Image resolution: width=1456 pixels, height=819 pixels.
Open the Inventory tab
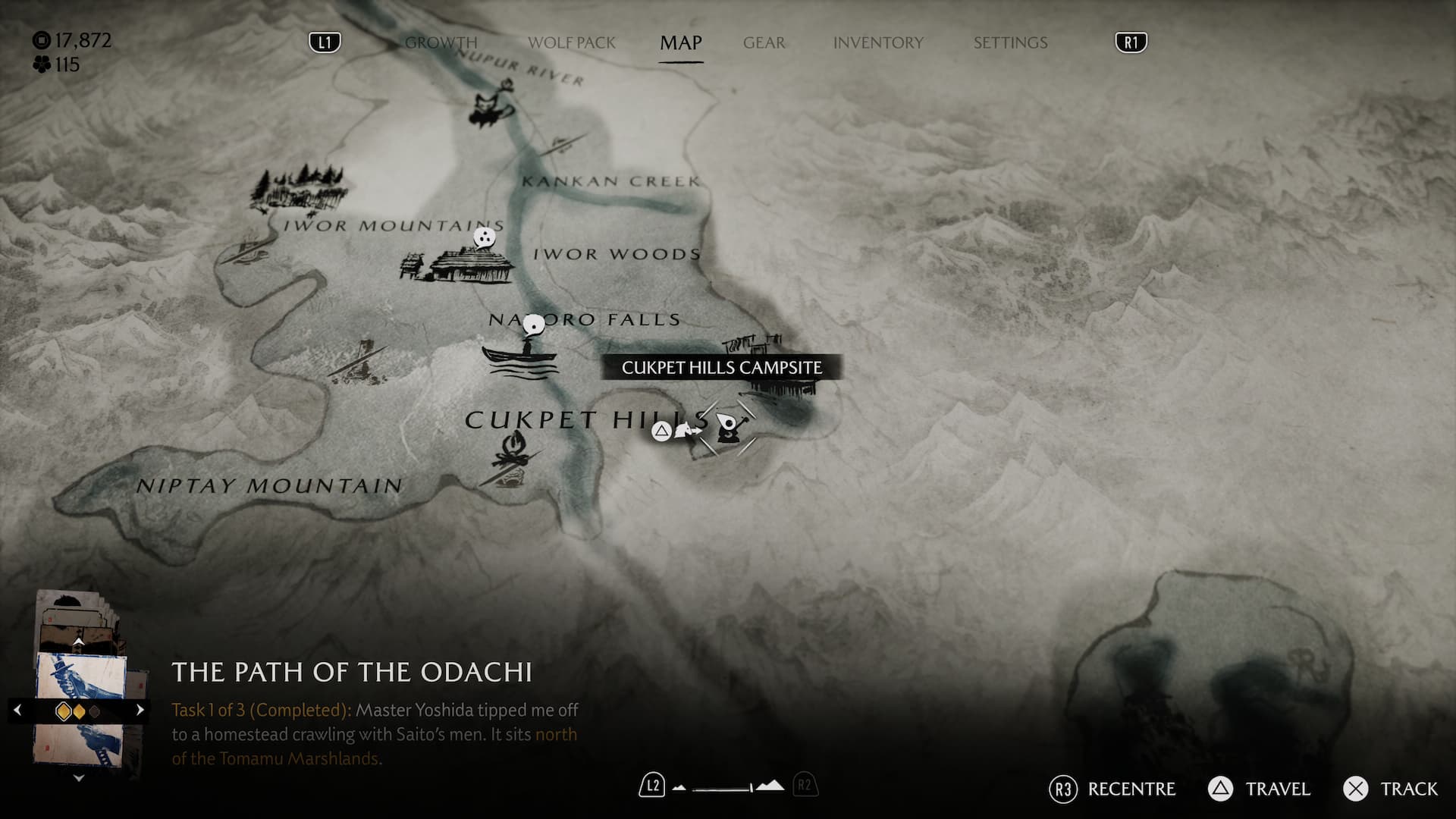878,42
